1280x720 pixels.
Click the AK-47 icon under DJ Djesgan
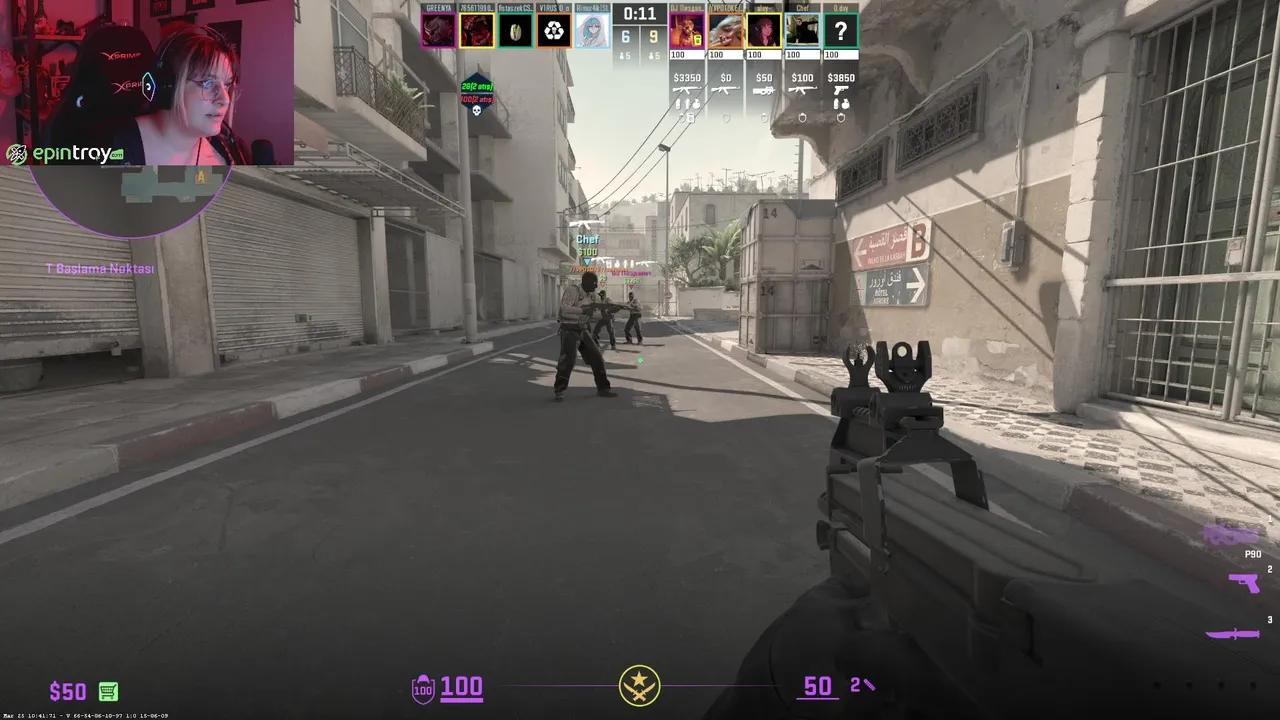point(686,91)
